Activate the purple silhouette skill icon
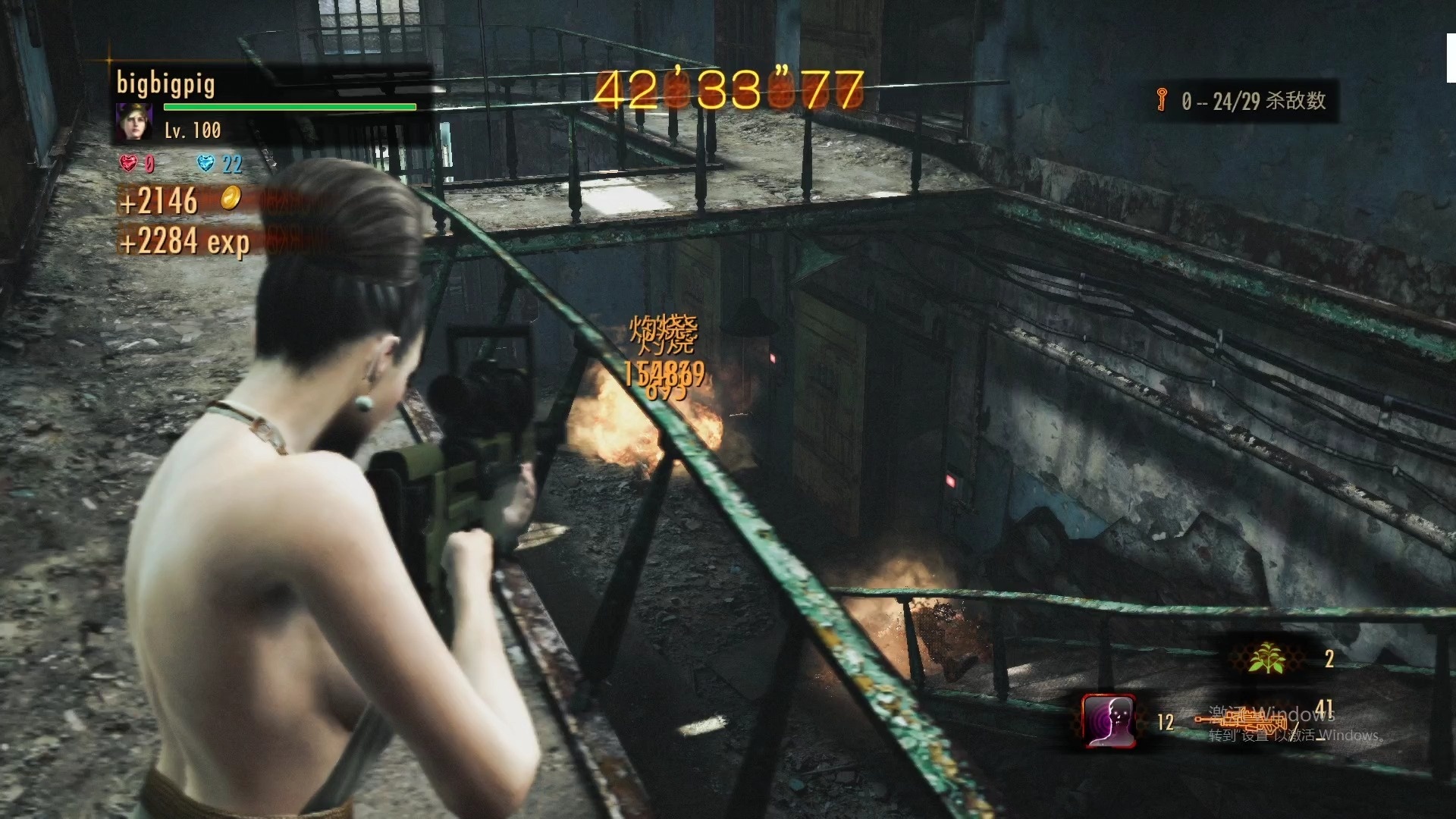Screen dimensions: 1456x819 point(1109,721)
